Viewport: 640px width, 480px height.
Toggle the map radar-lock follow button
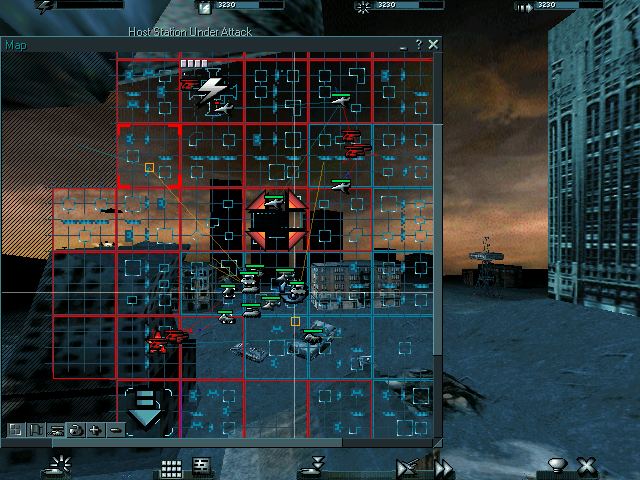pyautogui.click(x=75, y=429)
